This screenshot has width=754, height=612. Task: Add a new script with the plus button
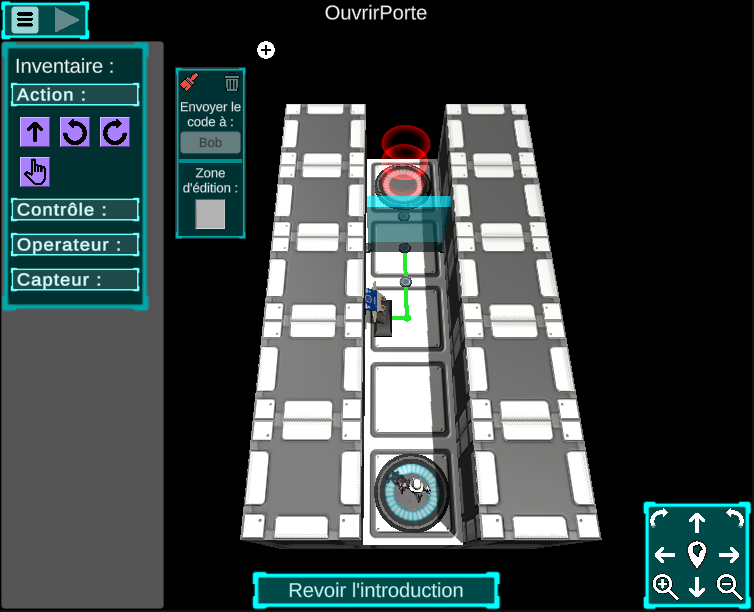[266, 50]
